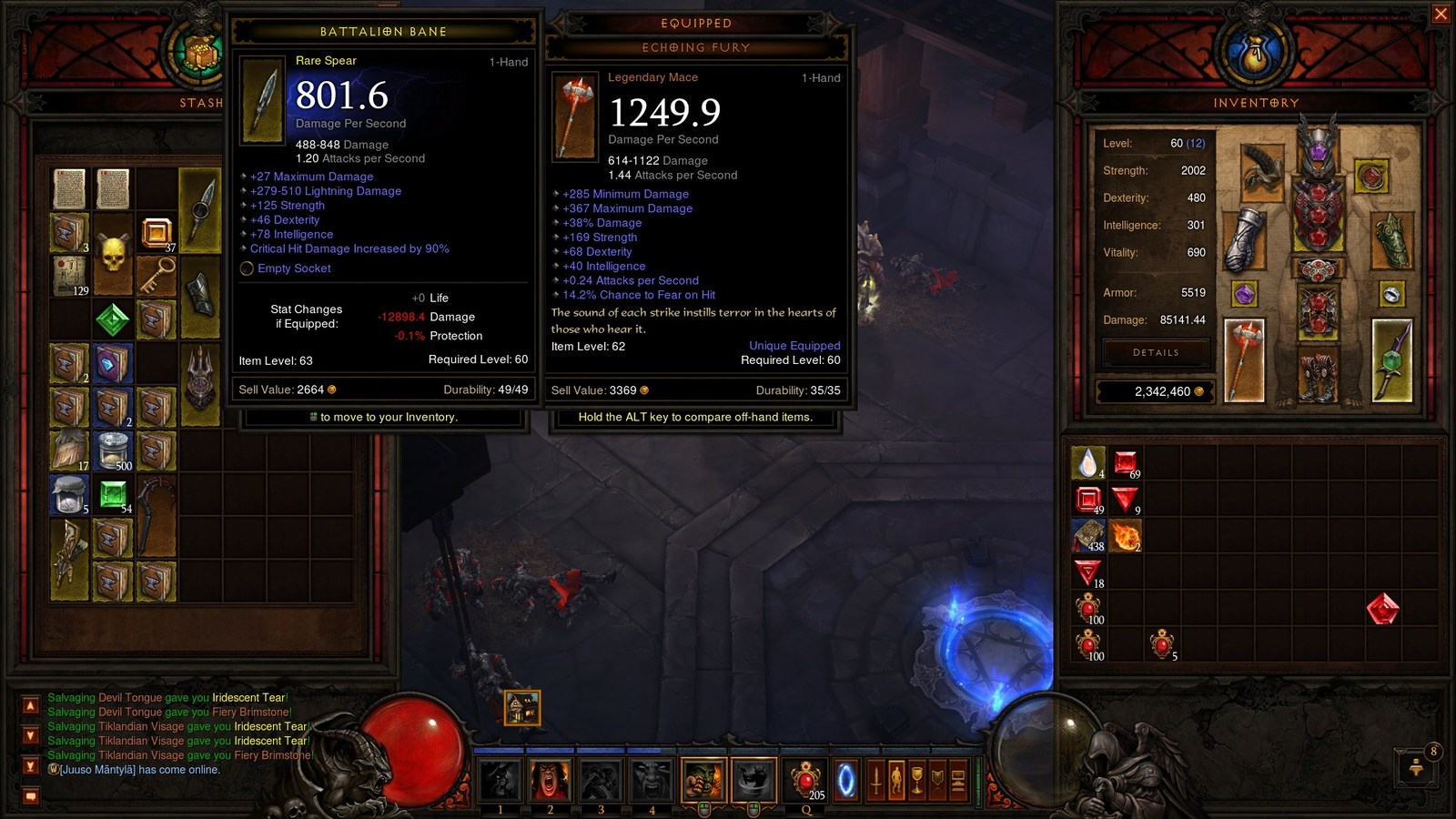
Task: Select the golden key in the stash
Action: pos(156,275)
